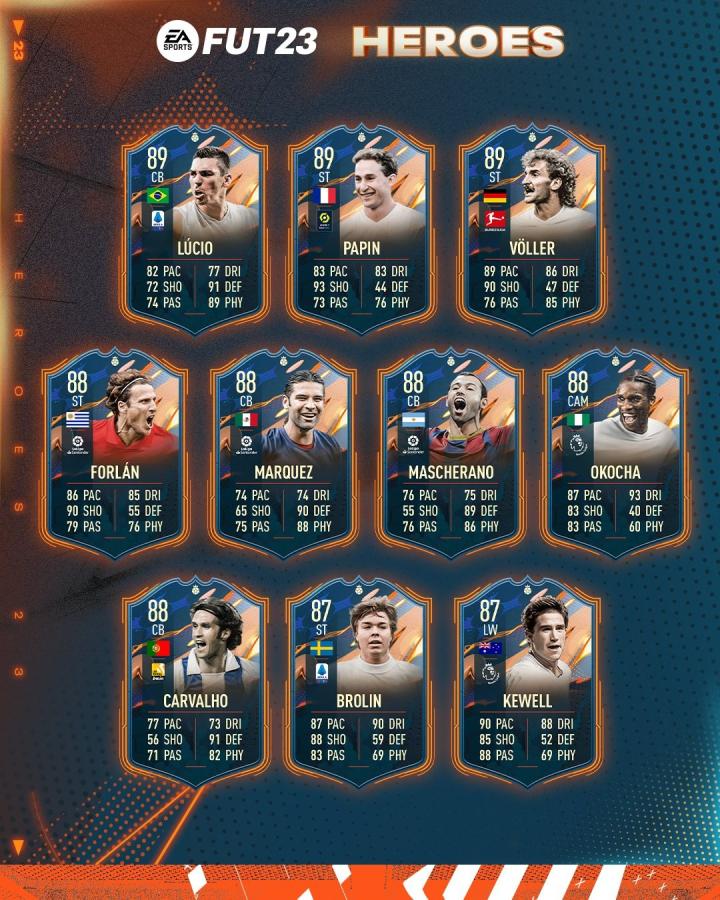
Task: Pick the Völler 89 ST card
Action: tap(531, 228)
